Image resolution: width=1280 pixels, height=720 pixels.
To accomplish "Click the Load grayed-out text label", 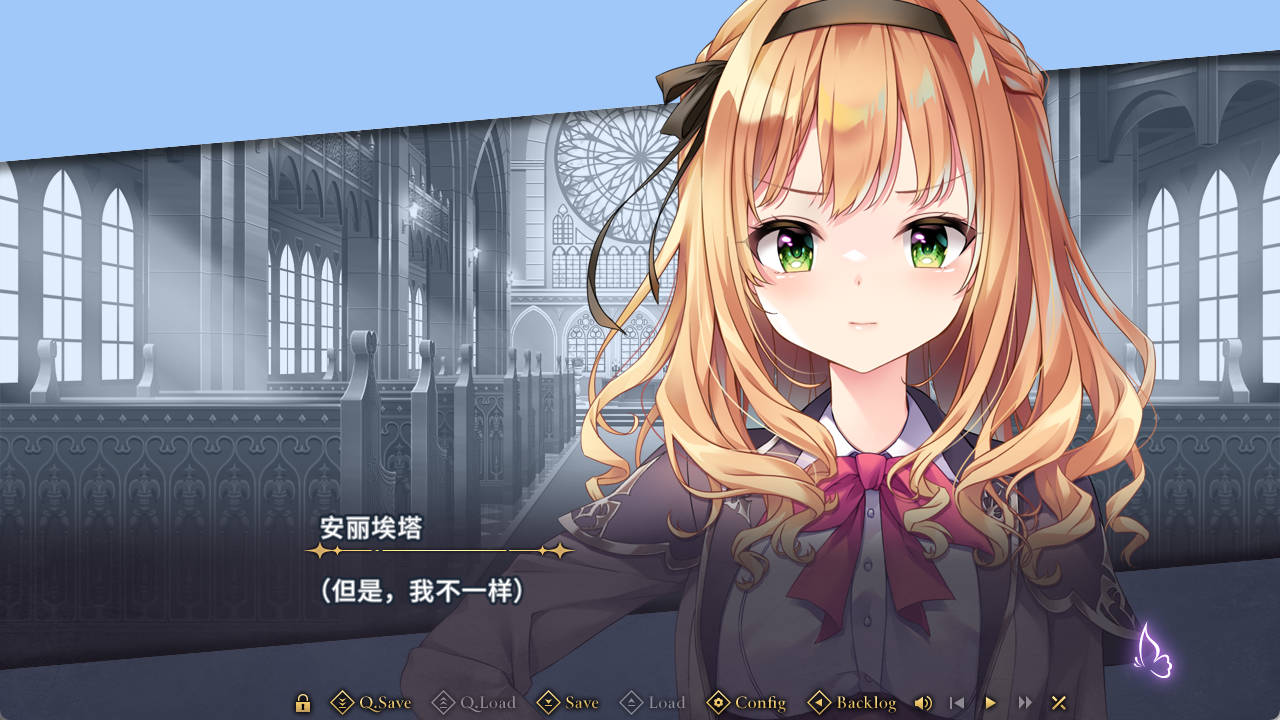I will pyautogui.click(x=668, y=703).
